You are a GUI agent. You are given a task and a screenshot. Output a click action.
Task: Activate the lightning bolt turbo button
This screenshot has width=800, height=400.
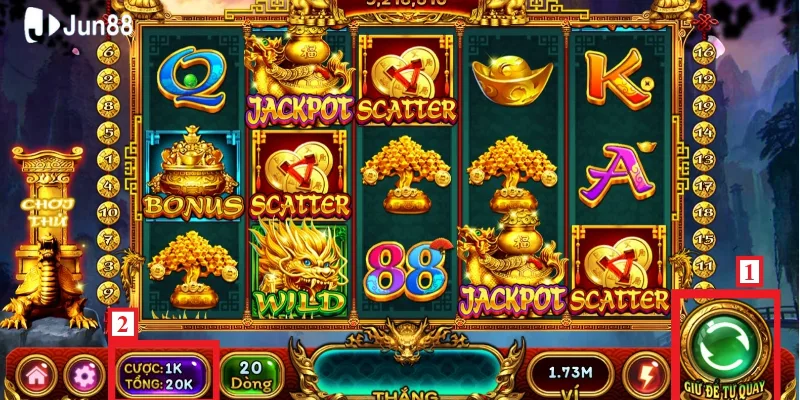click(641, 375)
